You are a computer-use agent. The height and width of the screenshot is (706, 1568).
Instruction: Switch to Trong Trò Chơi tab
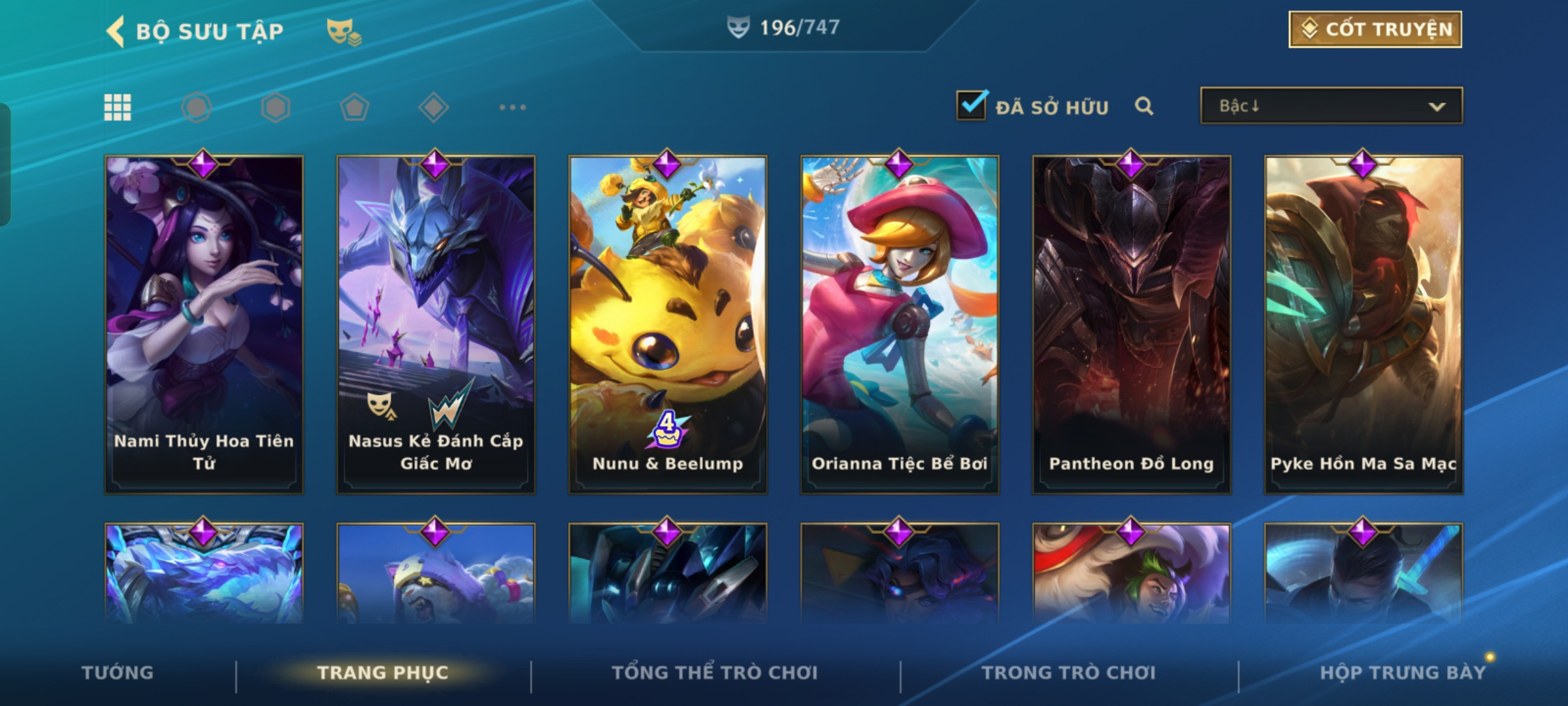1069,673
